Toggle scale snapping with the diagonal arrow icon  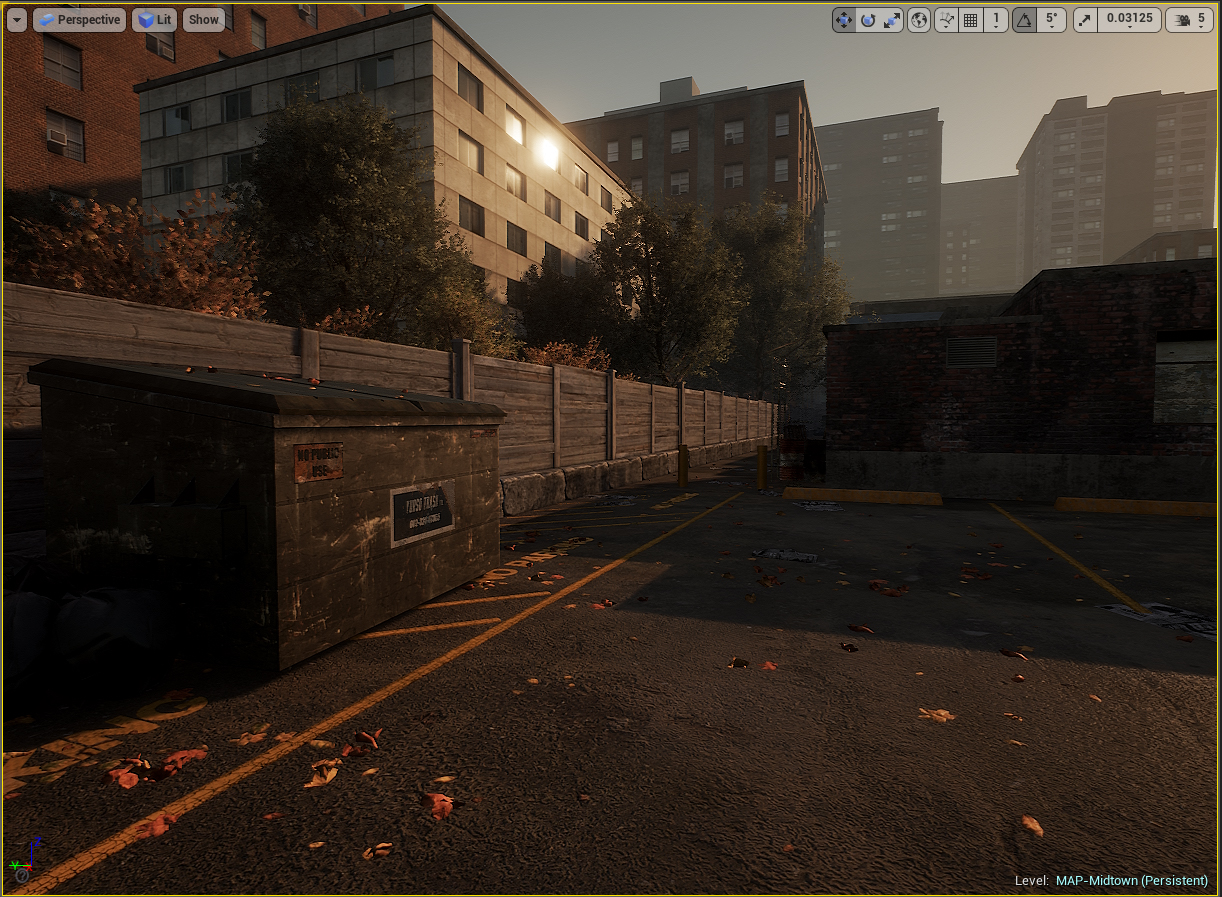point(1085,20)
